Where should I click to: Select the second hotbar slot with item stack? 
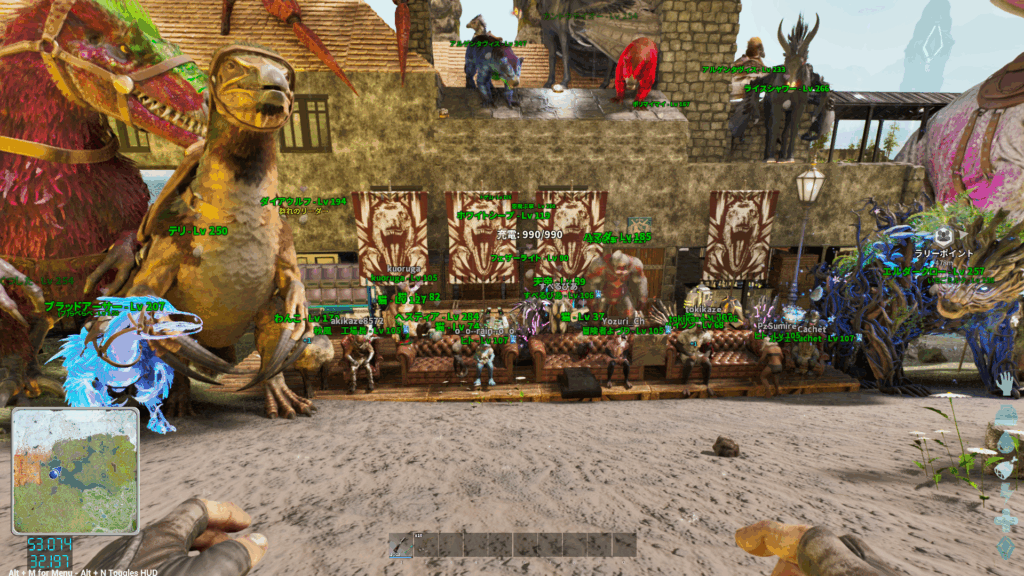click(426, 544)
